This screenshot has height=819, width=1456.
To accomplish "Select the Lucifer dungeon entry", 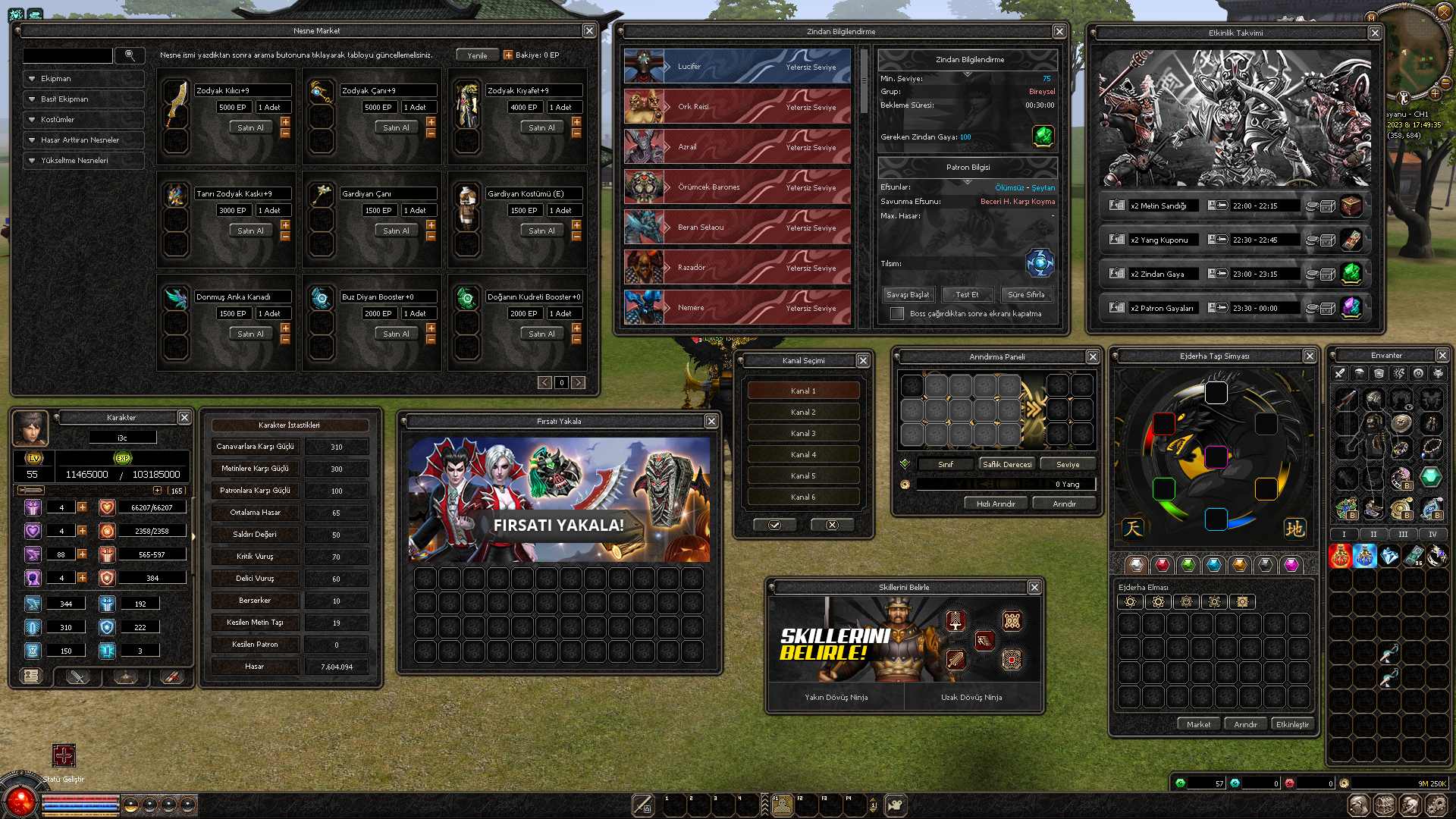I will click(737, 67).
